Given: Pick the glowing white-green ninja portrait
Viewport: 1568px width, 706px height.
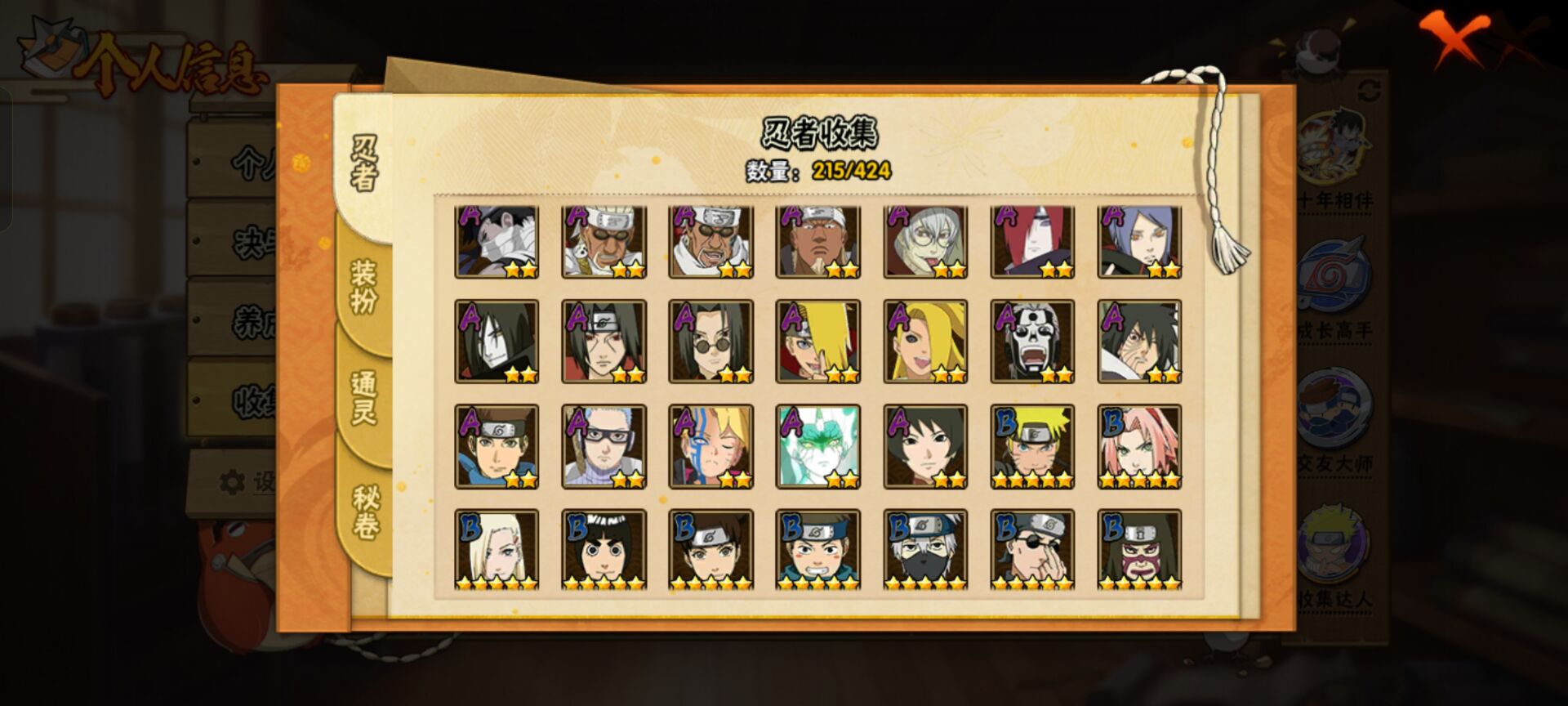Looking at the screenshot, I should click(x=817, y=446).
